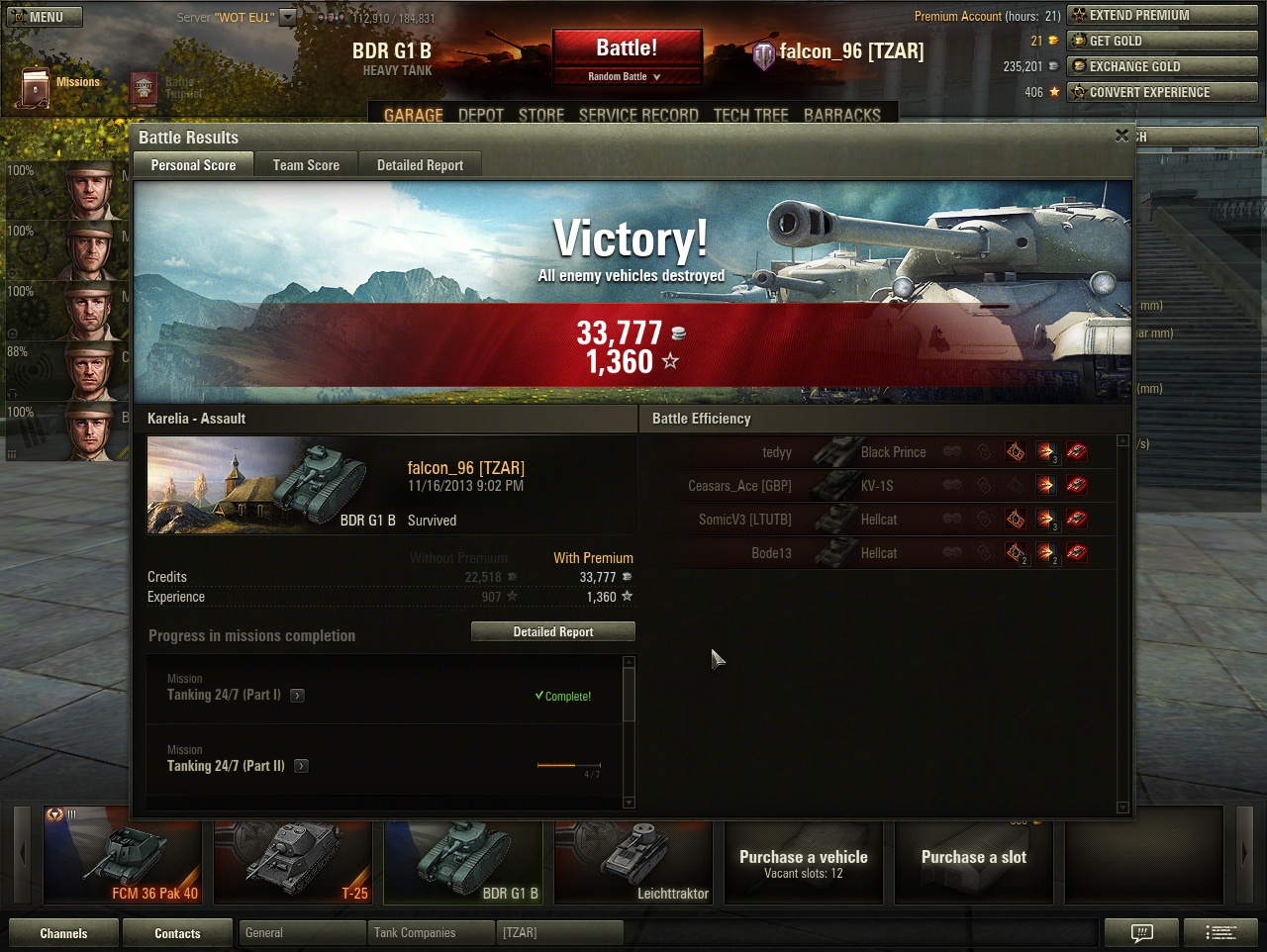Viewport: 1267px width, 952px height.
Task: Click the Detailed Report button below Experience
Action: (552, 631)
